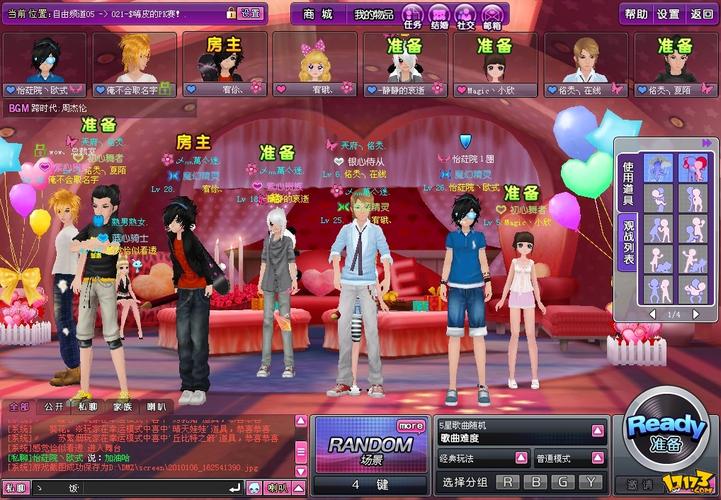
Task: Open the 经典玩法 game mode dropdown
Action: pos(520,458)
